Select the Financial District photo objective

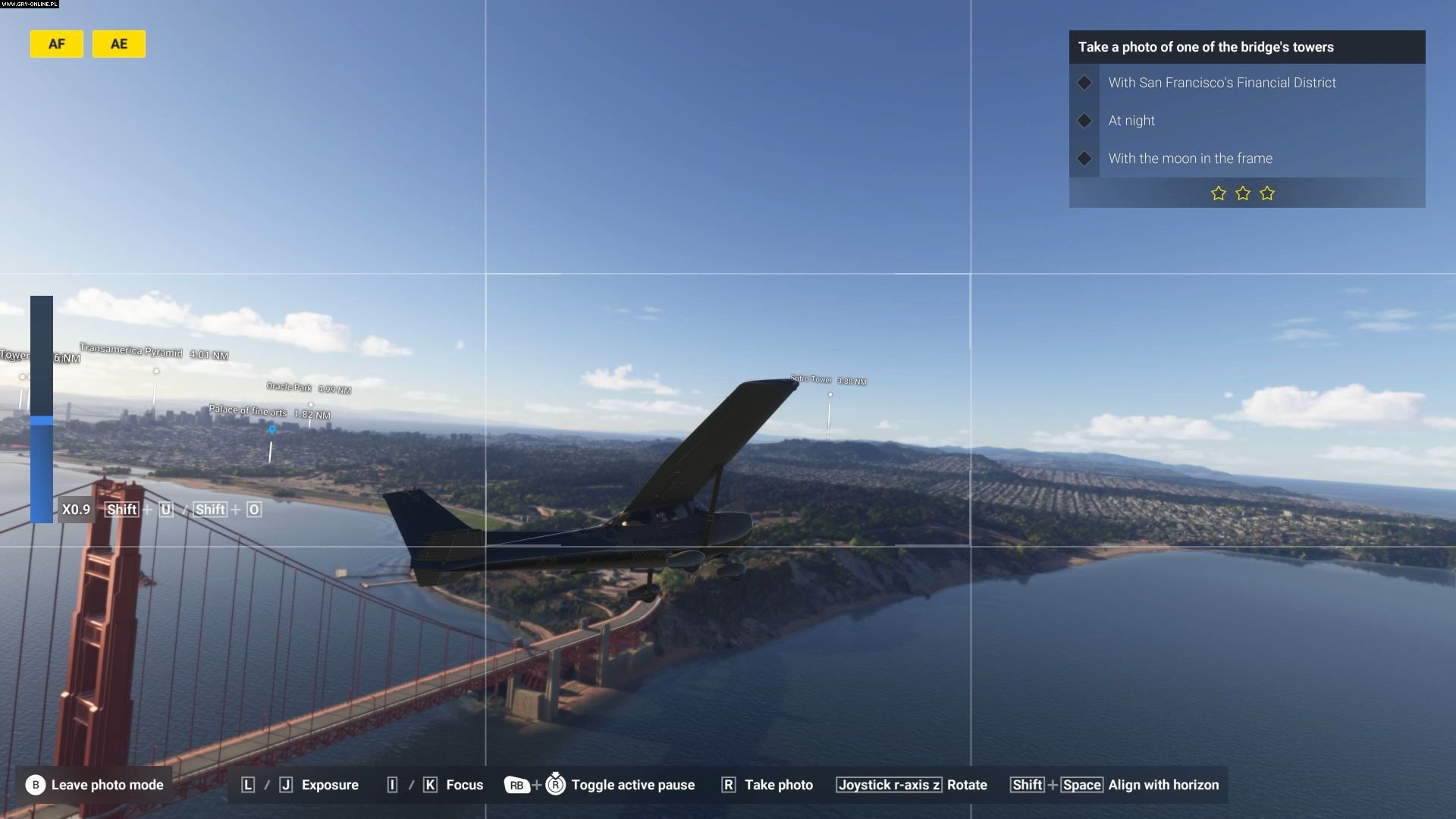1222,83
